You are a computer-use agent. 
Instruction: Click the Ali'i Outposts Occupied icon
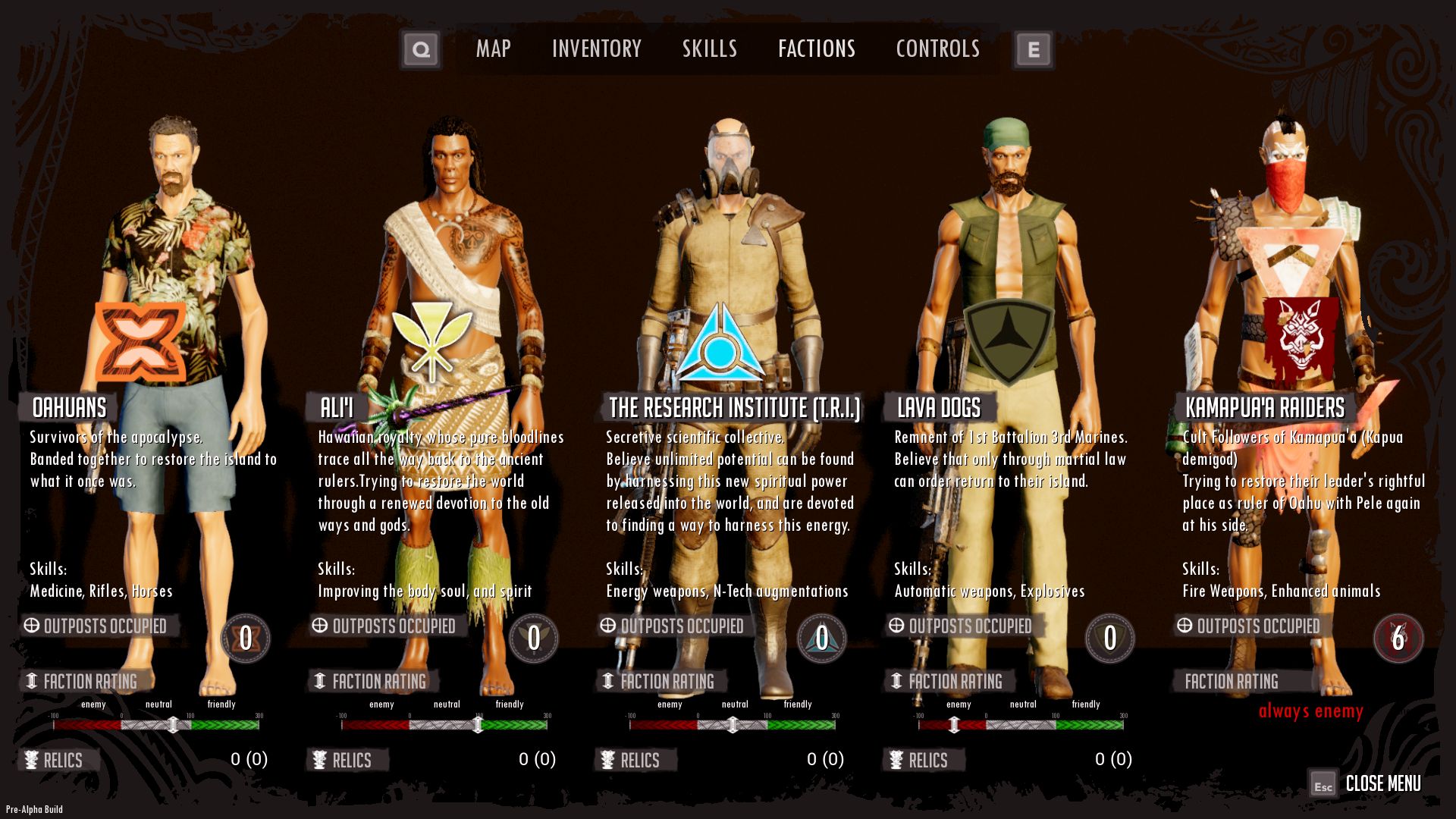(318, 626)
